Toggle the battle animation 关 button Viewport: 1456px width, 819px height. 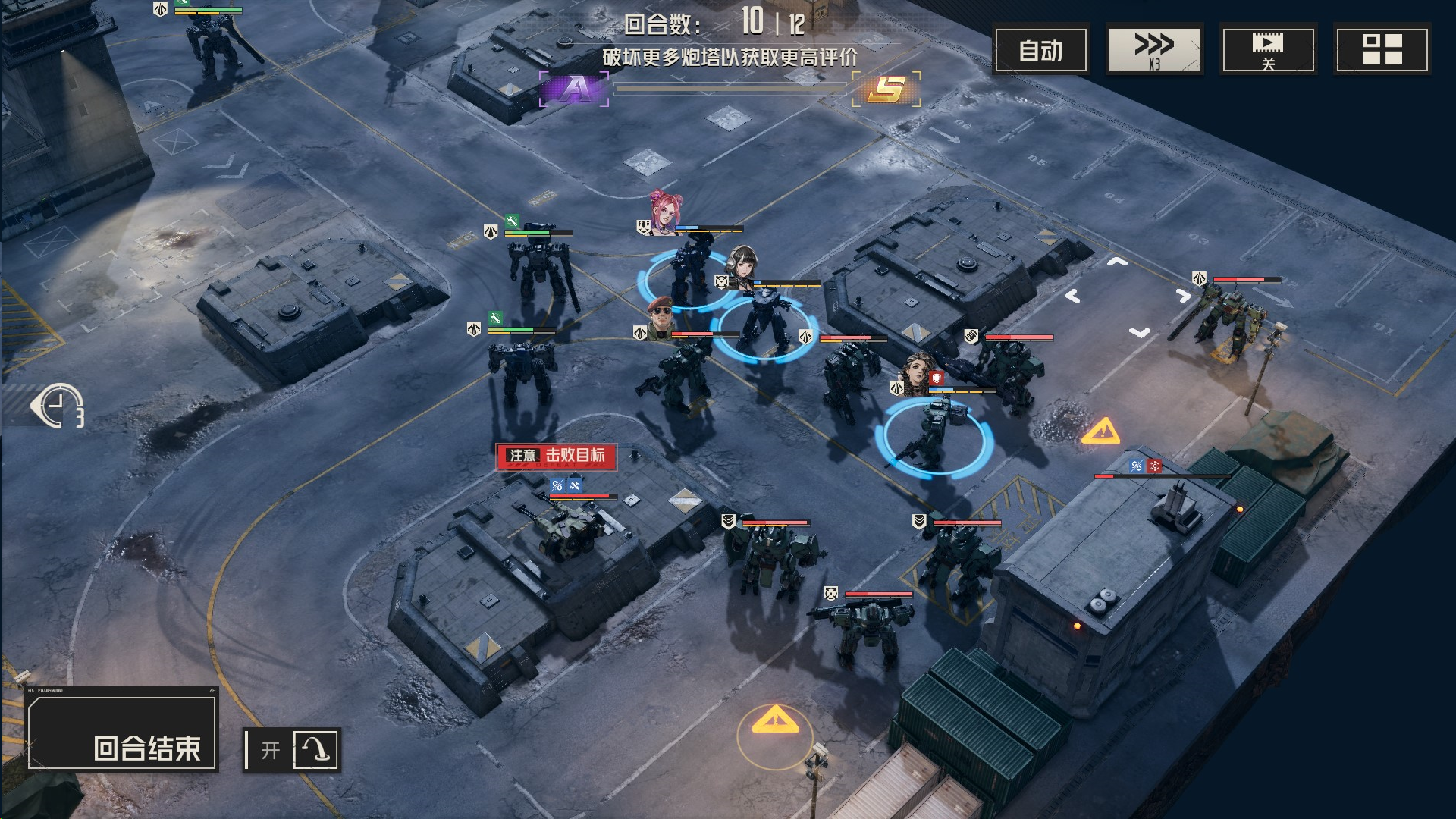(1268, 50)
